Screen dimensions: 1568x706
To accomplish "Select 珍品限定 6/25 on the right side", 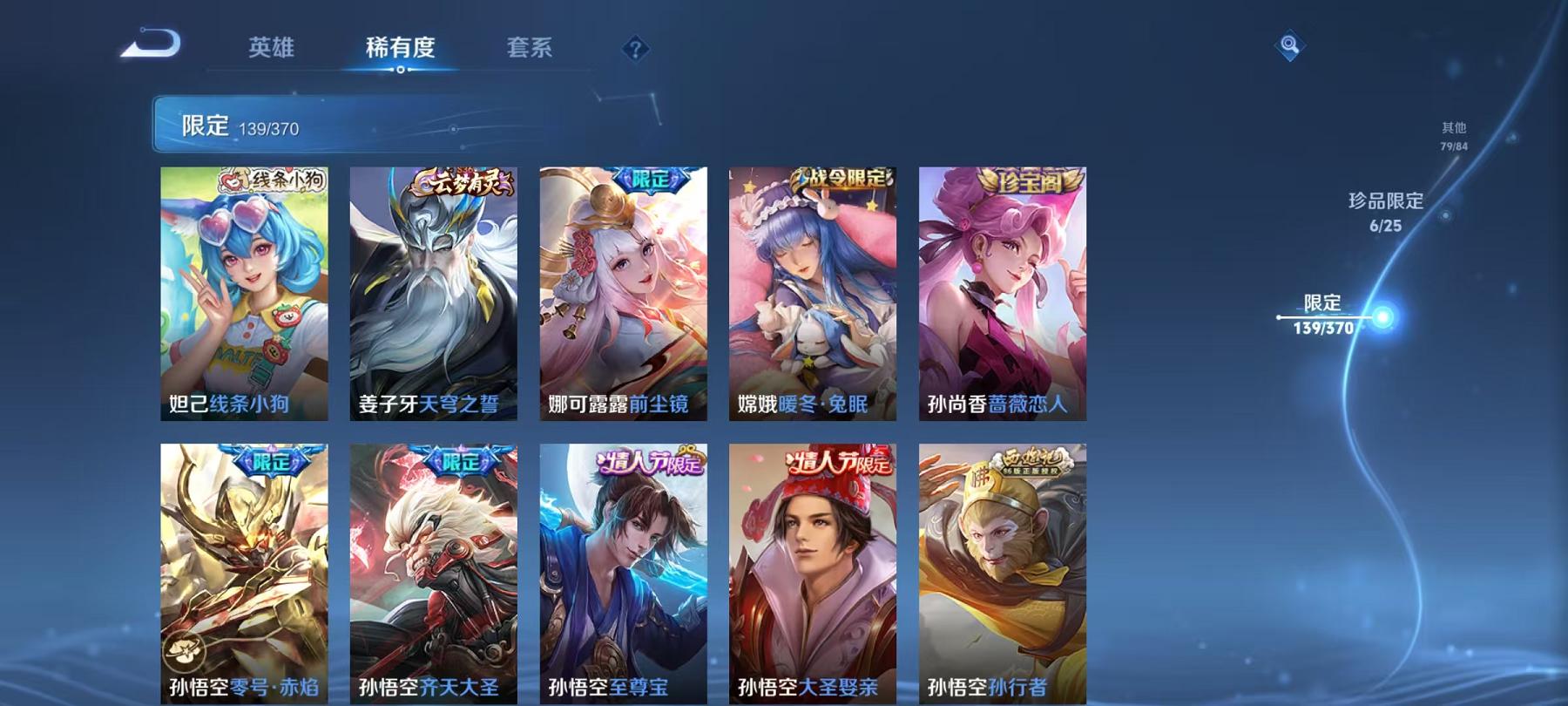I will [x=1386, y=212].
